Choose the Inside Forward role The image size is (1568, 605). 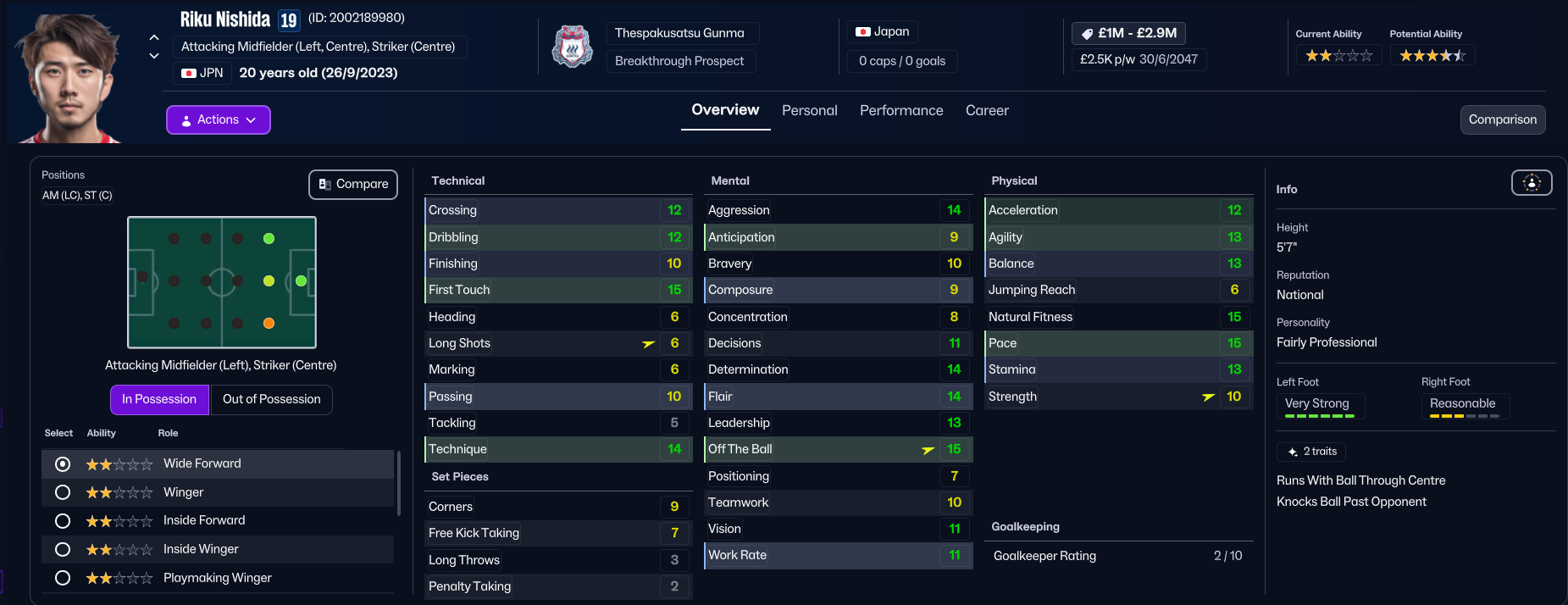[63, 521]
